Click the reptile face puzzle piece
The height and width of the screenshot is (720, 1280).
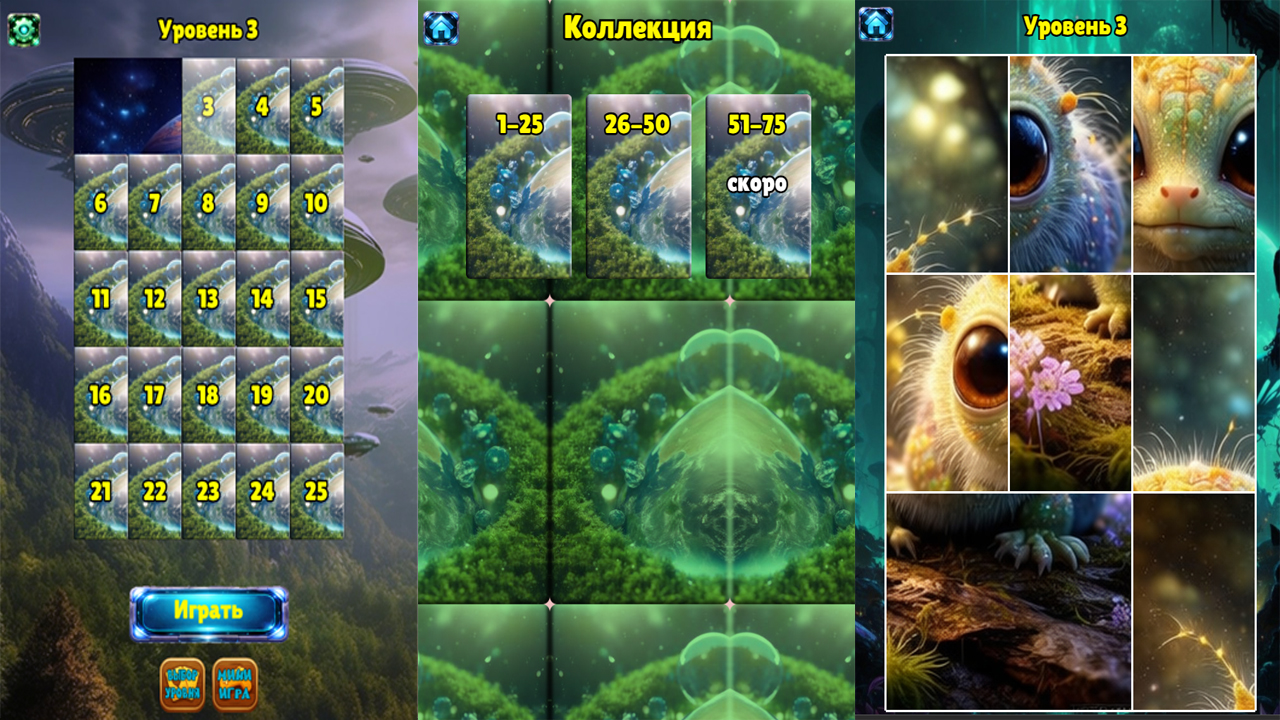point(1195,160)
